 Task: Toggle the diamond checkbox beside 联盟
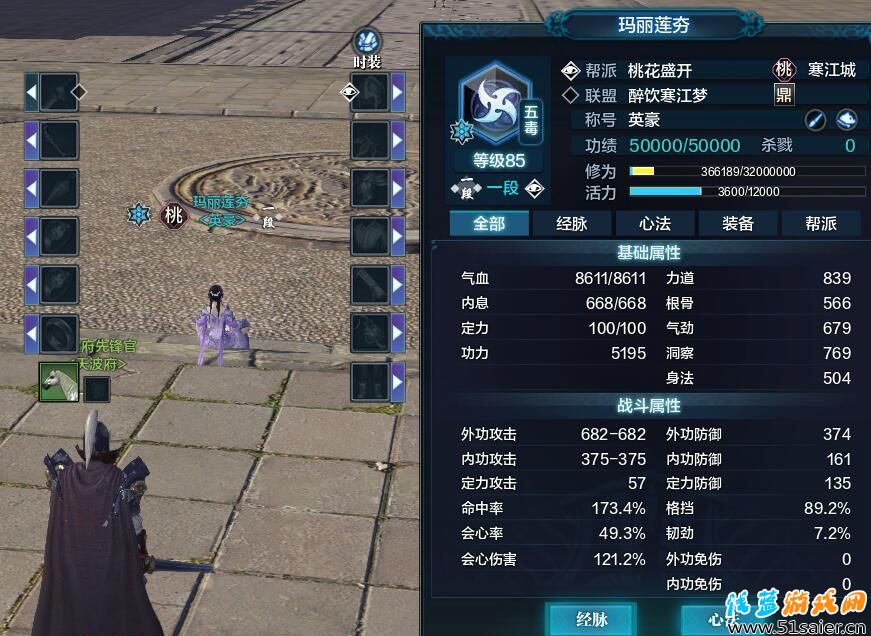click(x=570, y=95)
